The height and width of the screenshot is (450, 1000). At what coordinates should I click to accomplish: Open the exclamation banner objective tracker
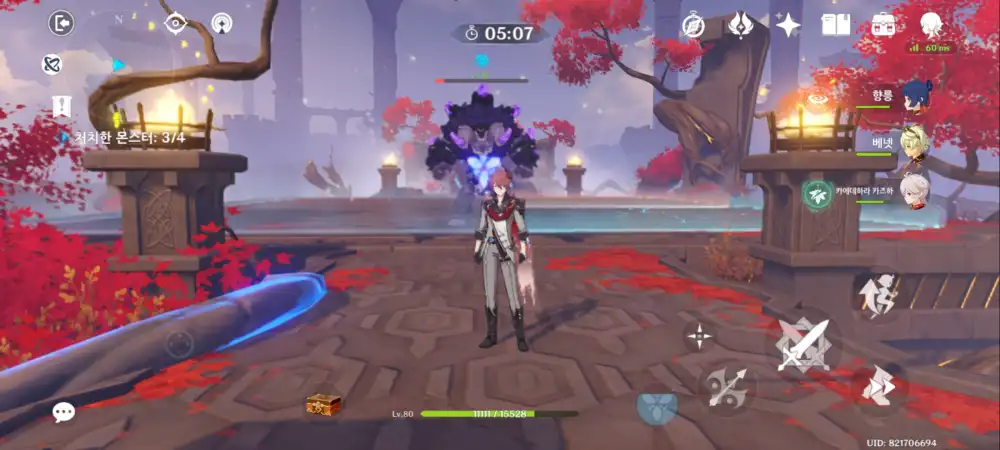pyautogui.click(x=61, y=106)
